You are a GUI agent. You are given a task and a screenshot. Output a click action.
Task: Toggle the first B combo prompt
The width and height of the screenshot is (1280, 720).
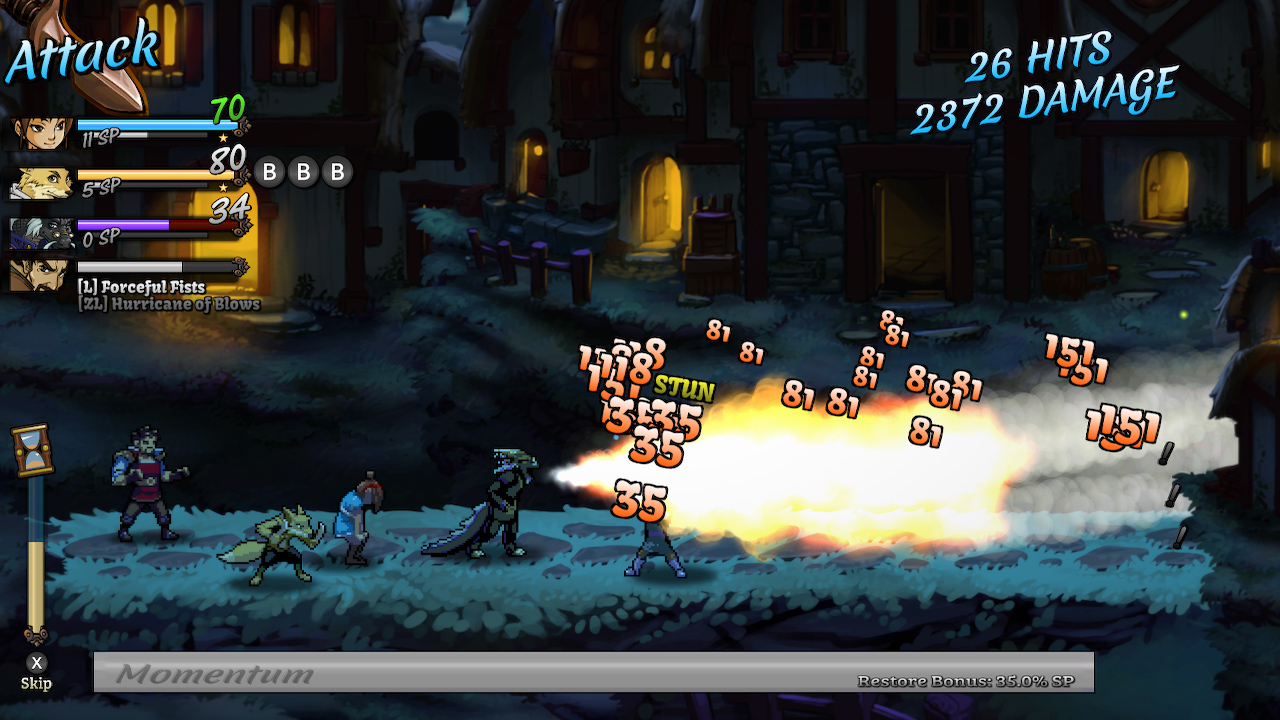coord(268,172)
